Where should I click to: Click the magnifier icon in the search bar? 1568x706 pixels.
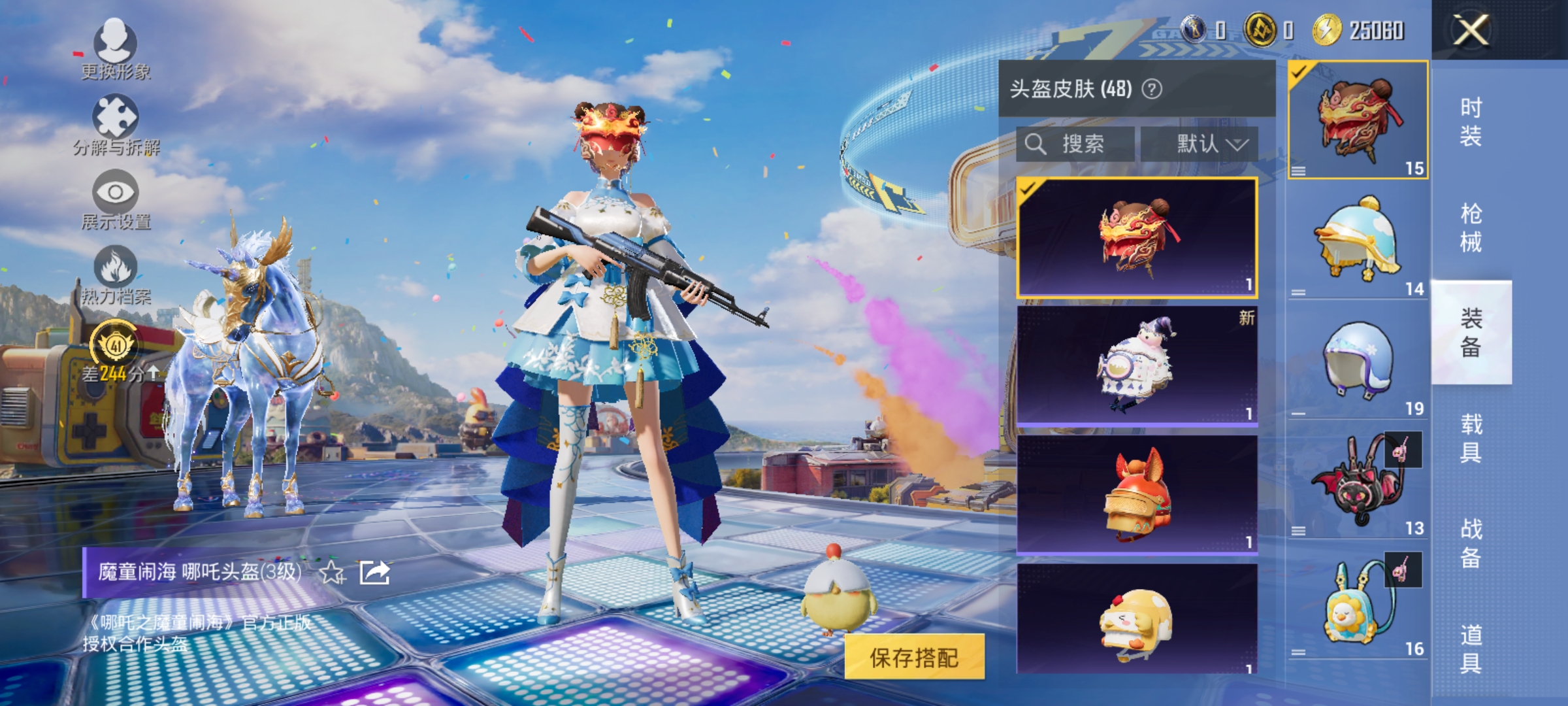tap(1037, 144)
